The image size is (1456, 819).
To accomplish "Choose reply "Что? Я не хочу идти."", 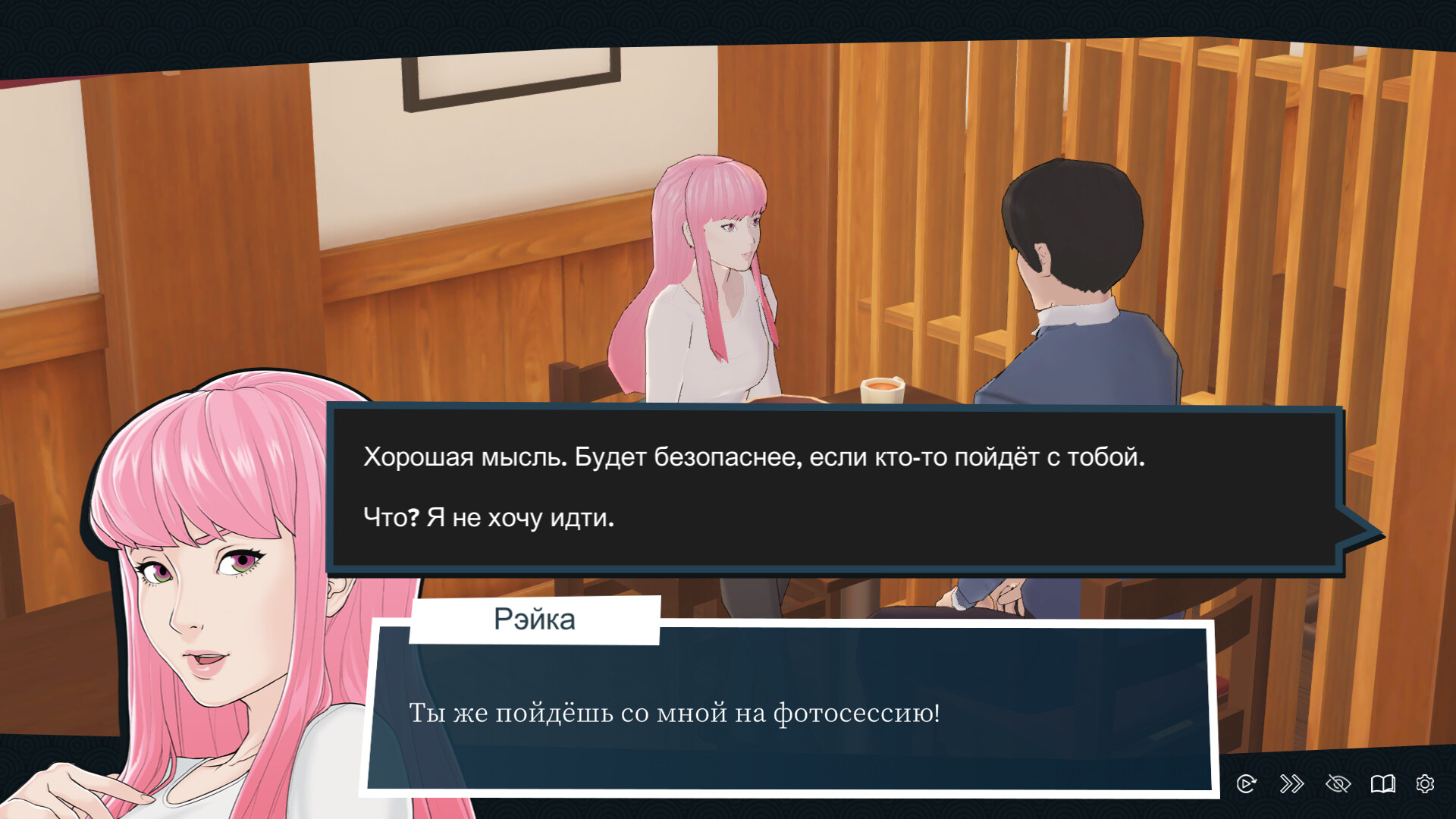I will (x=489, y=519).
